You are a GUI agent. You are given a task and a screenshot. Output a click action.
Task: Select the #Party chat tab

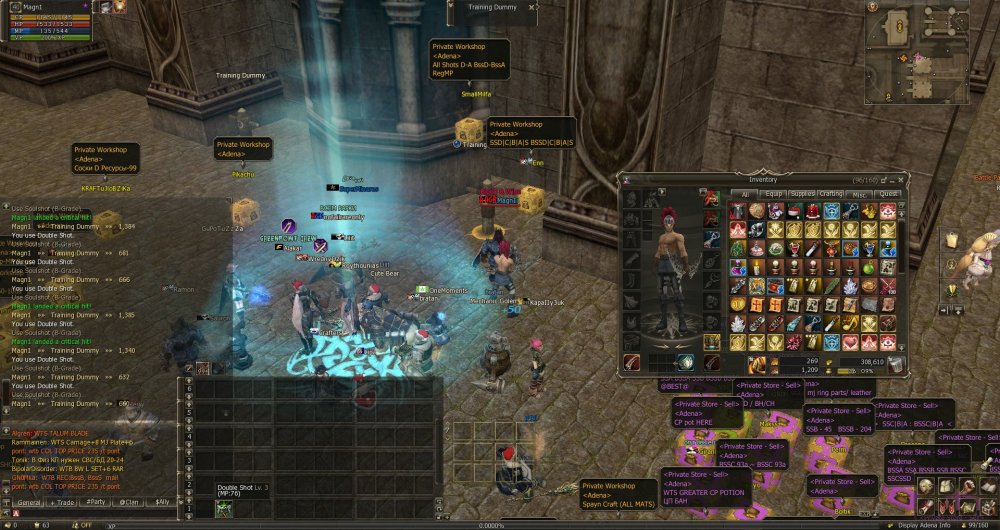tap(96, 501)
